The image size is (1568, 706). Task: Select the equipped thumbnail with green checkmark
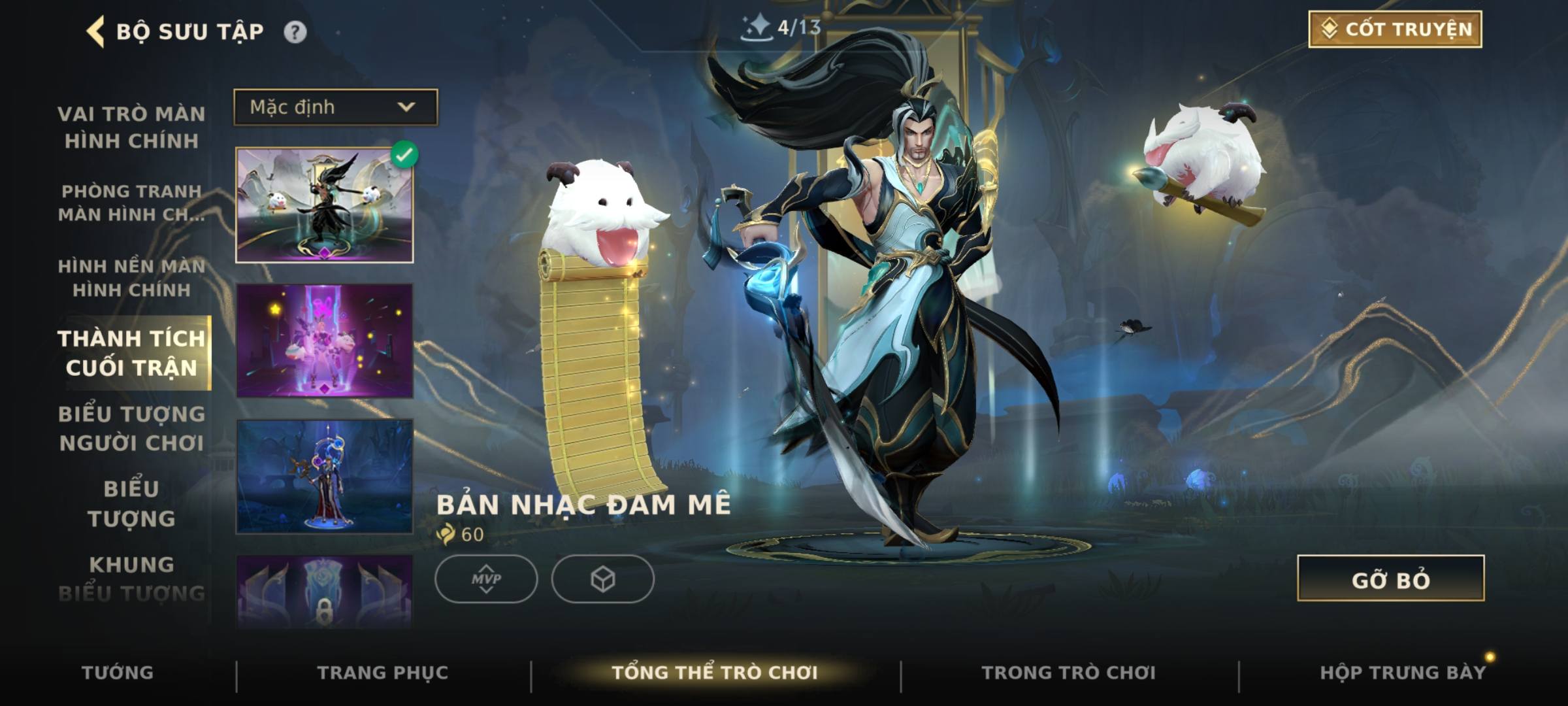click(x=325, y=205)
